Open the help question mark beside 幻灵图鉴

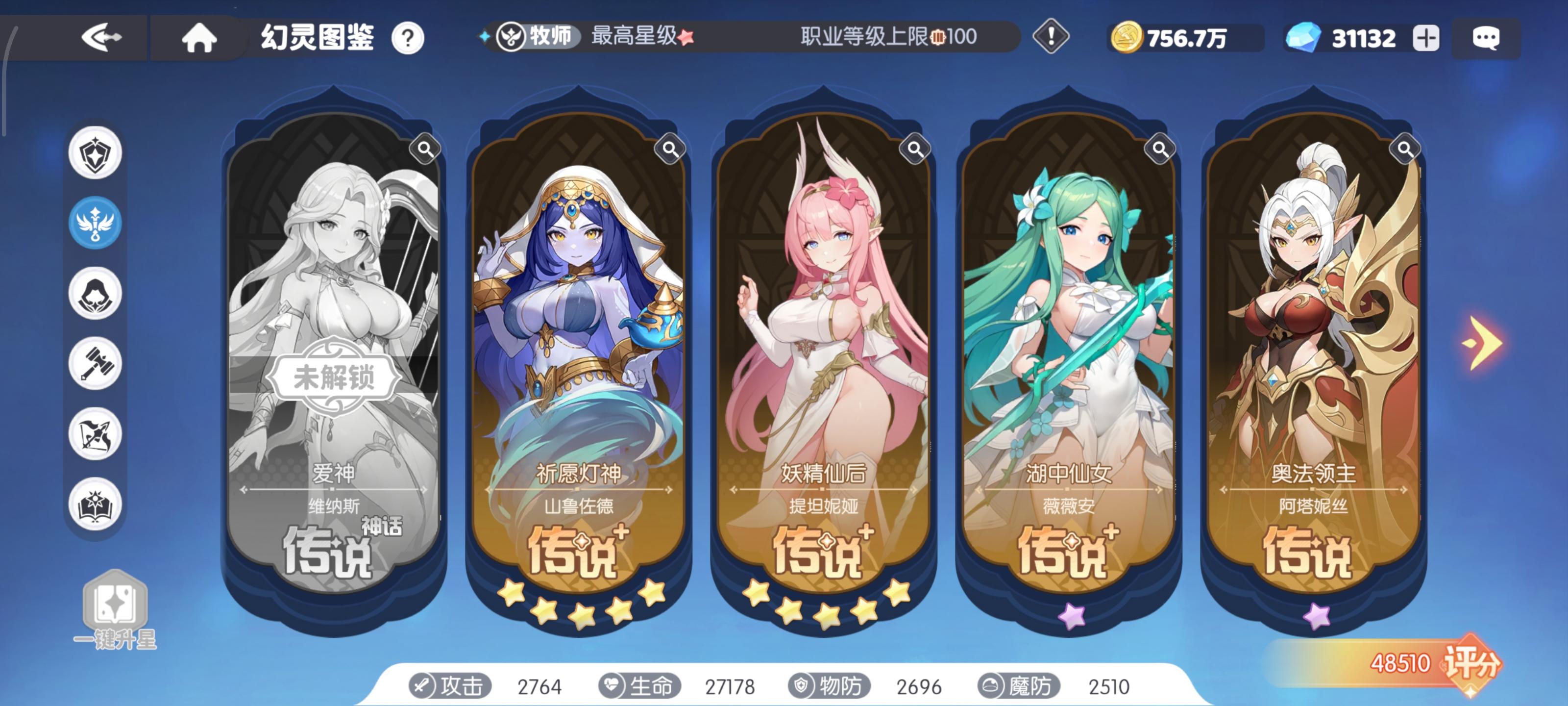[409, 38]
